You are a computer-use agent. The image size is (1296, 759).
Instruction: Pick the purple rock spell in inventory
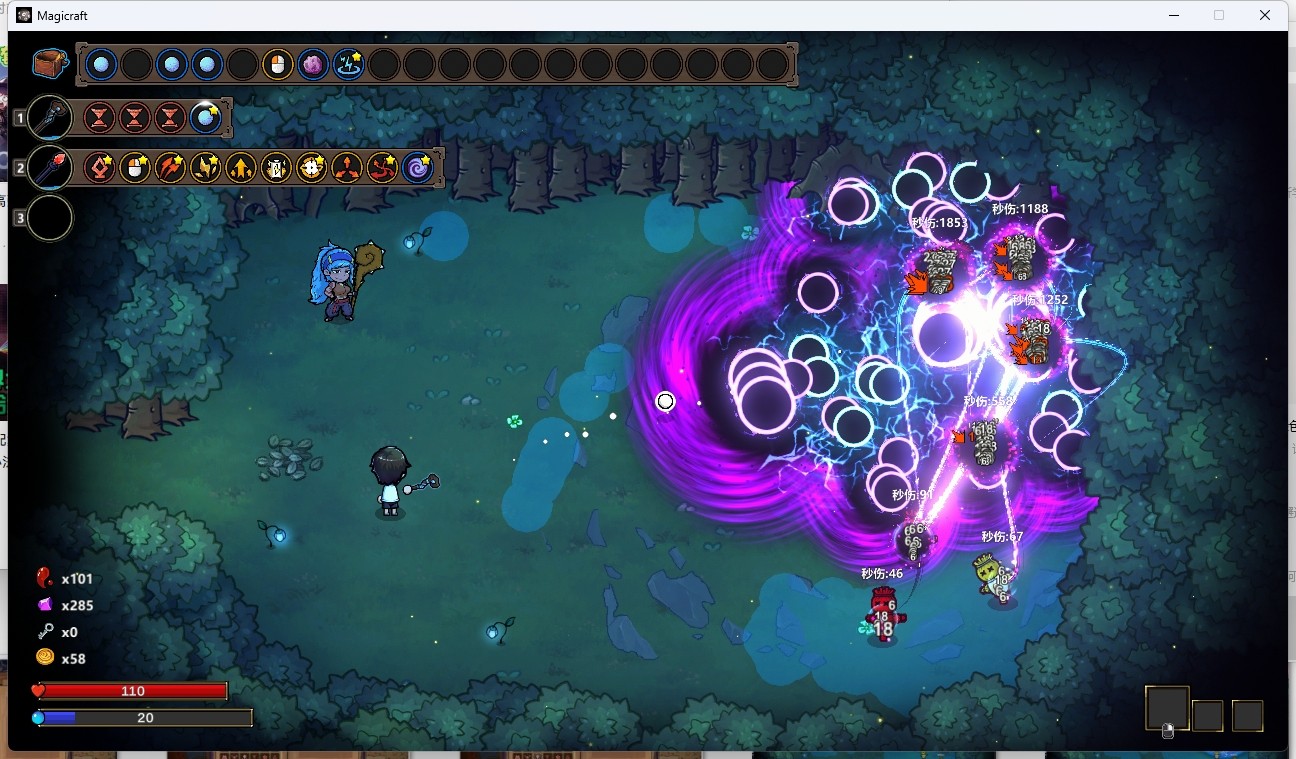tap(313, 65)
